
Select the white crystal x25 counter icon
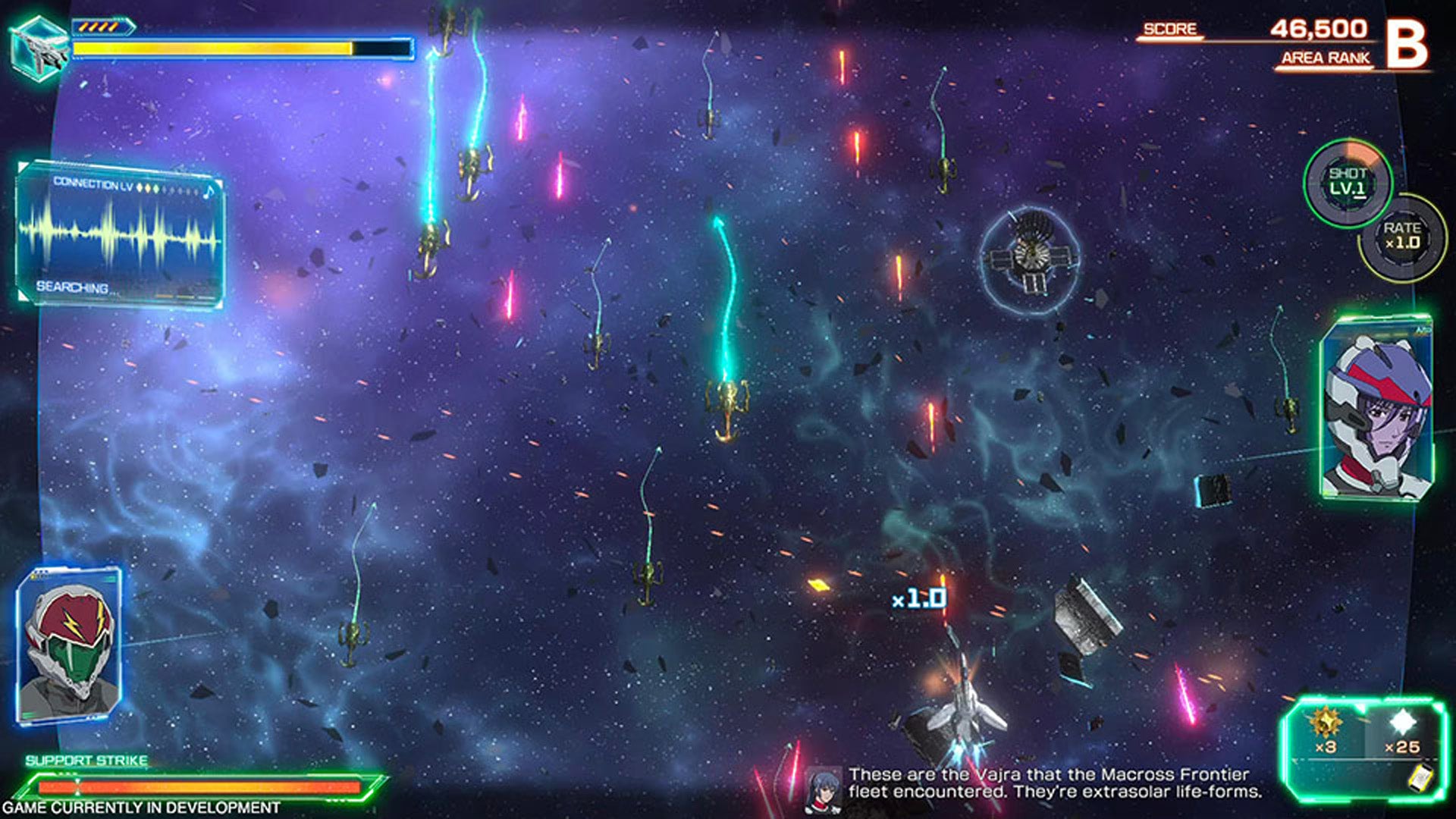click(1403, 720)
